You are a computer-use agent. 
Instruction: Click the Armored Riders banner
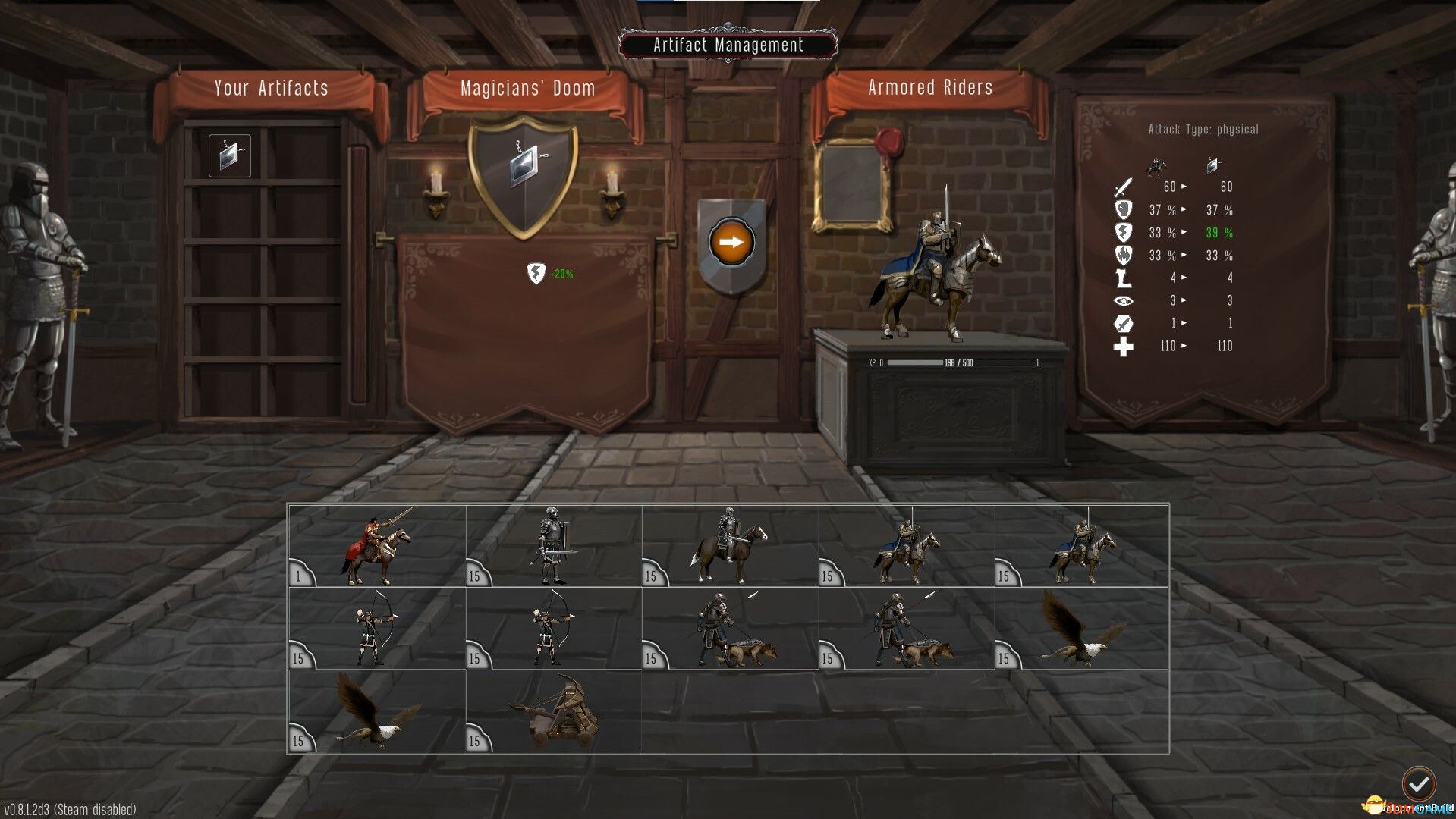929,87
